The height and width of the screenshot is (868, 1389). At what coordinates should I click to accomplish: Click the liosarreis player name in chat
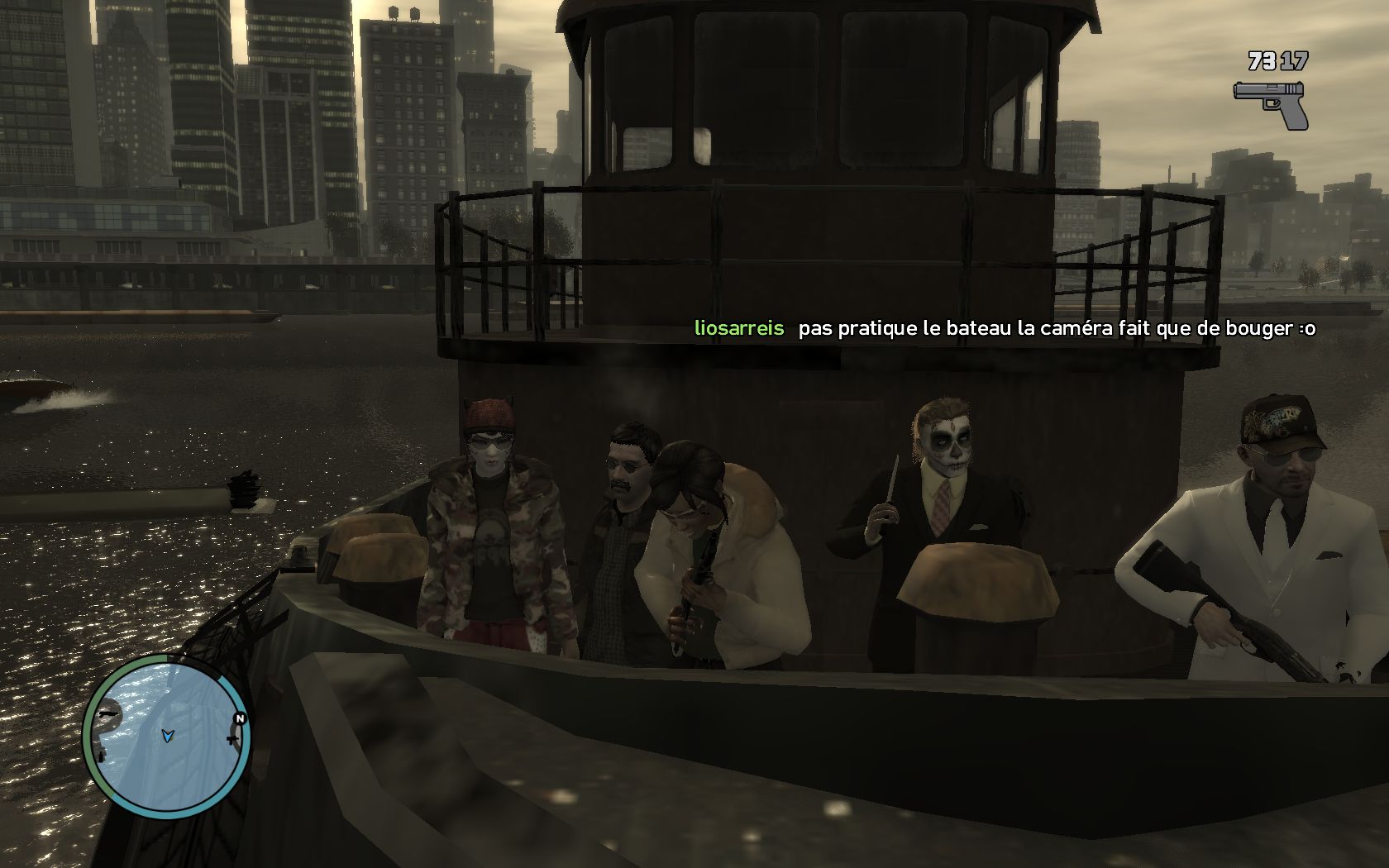pyautogui.click(x=738, y=328)
